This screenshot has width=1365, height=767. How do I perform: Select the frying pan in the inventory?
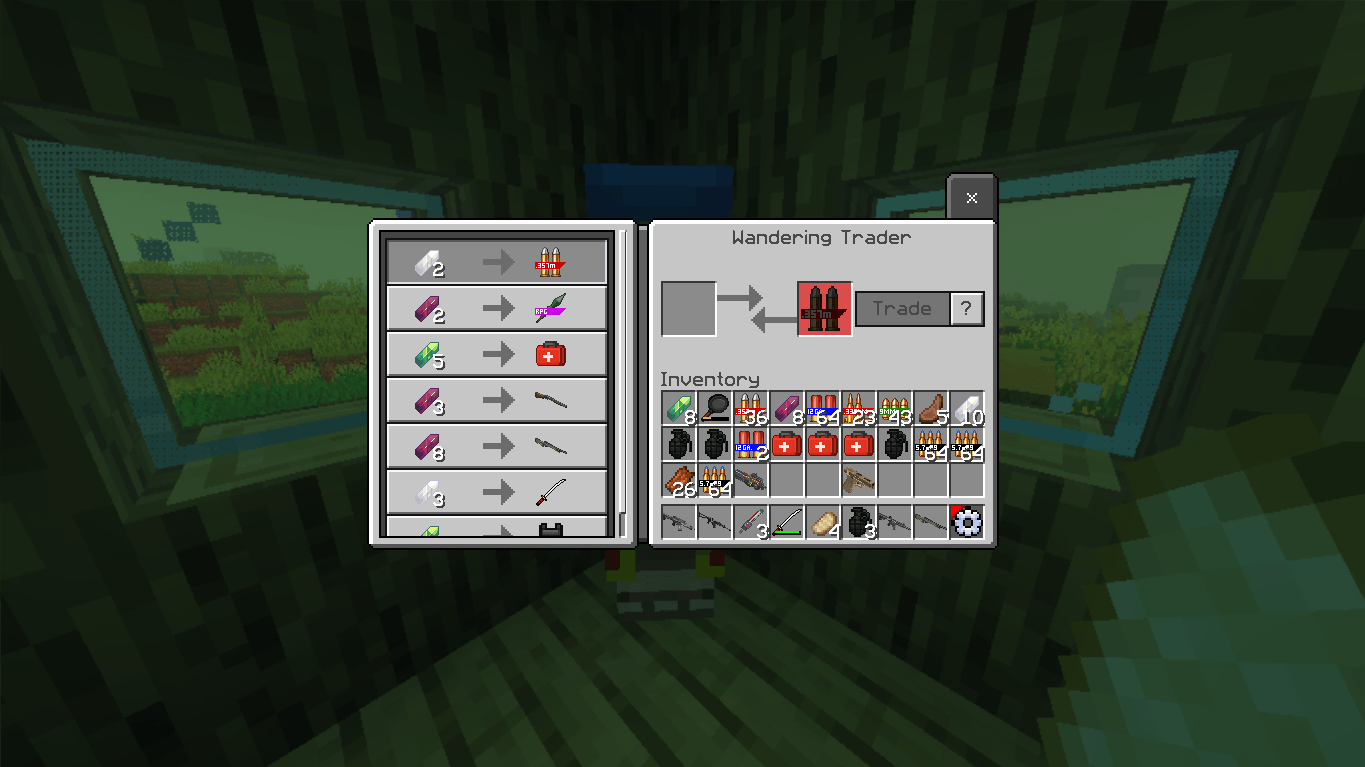(x=714, y=410)
